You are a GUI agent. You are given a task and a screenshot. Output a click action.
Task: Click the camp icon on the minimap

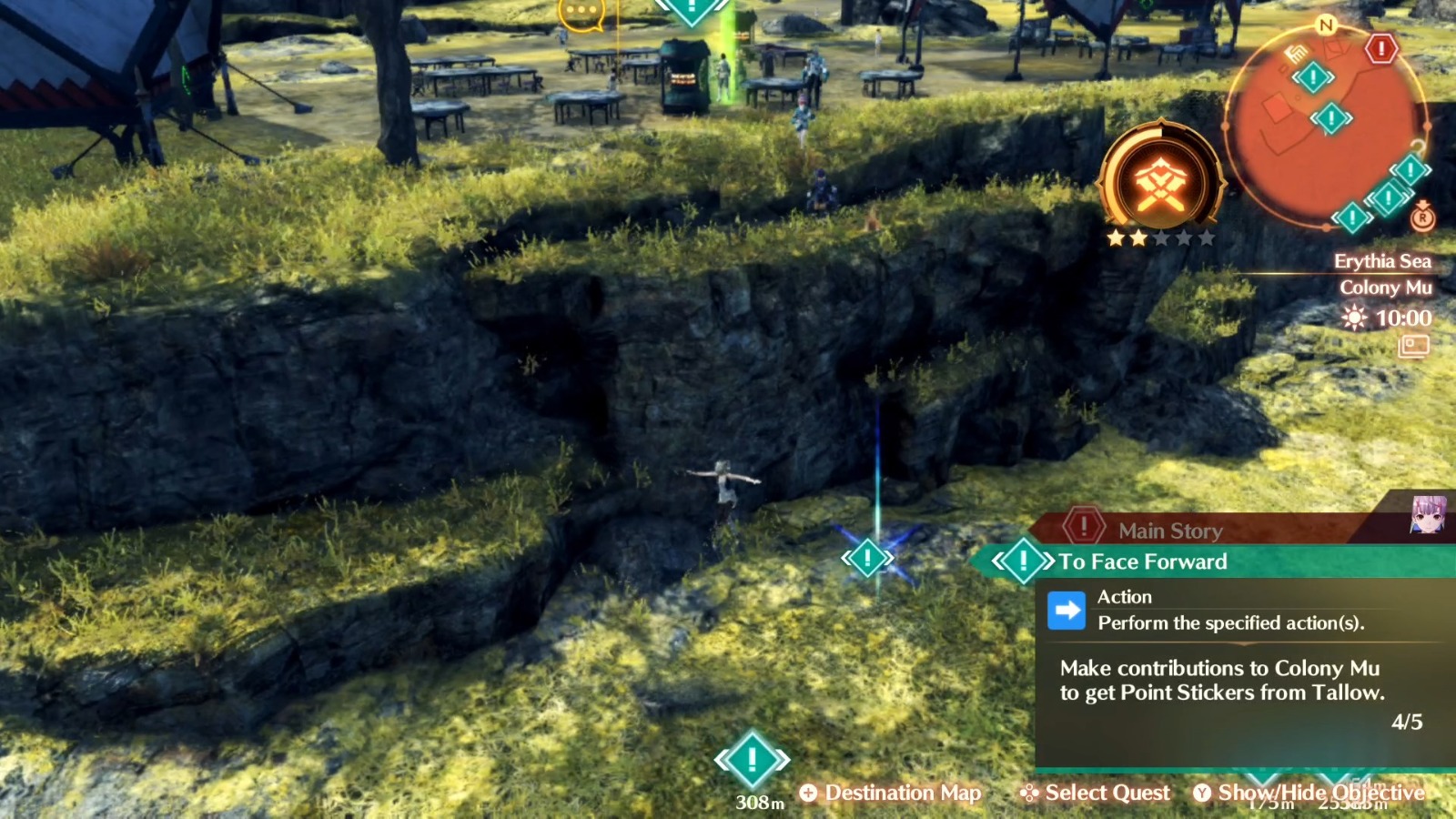point(1294,53)
